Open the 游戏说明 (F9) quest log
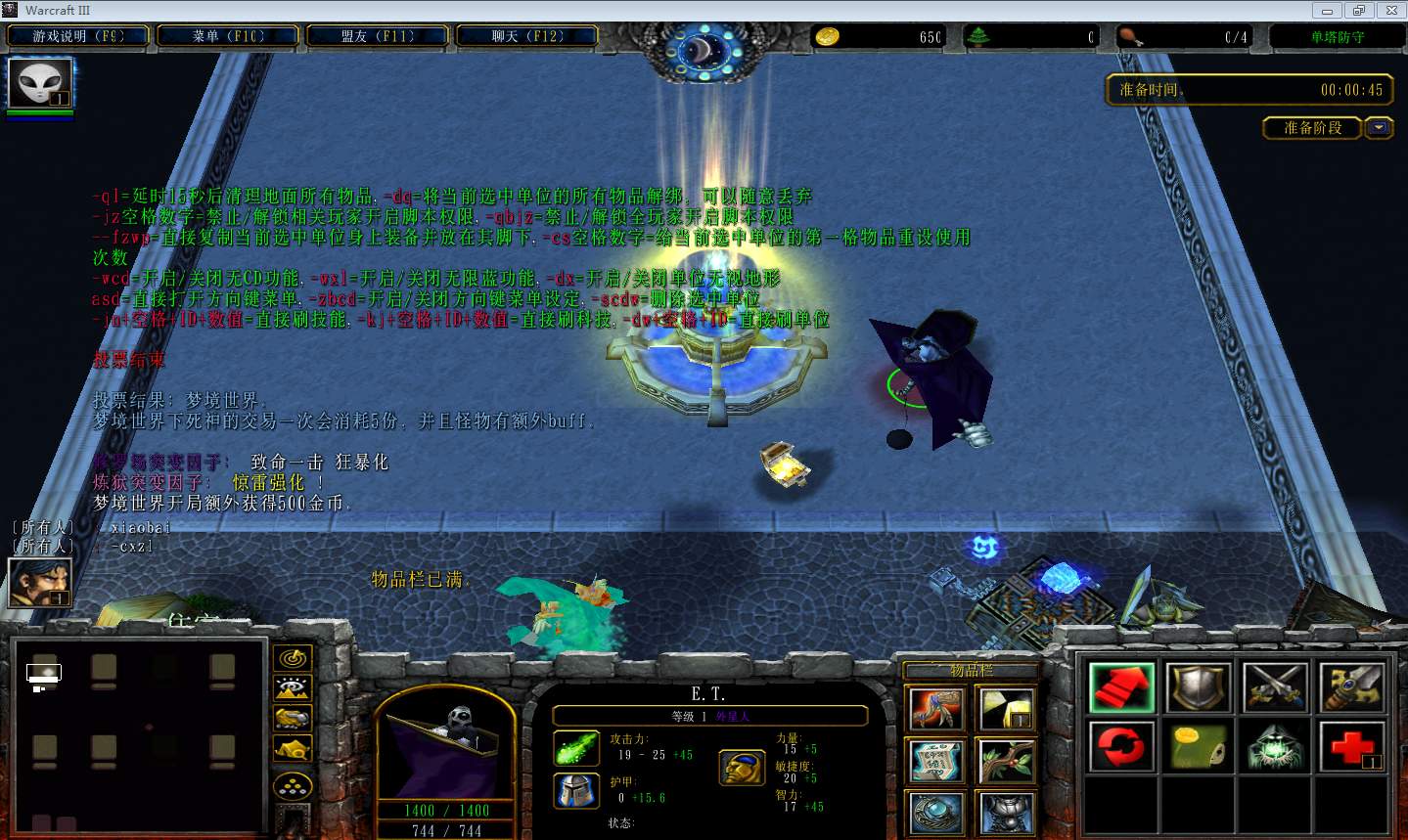Viewport: 1408px width, 840px height. coord(78,36)
